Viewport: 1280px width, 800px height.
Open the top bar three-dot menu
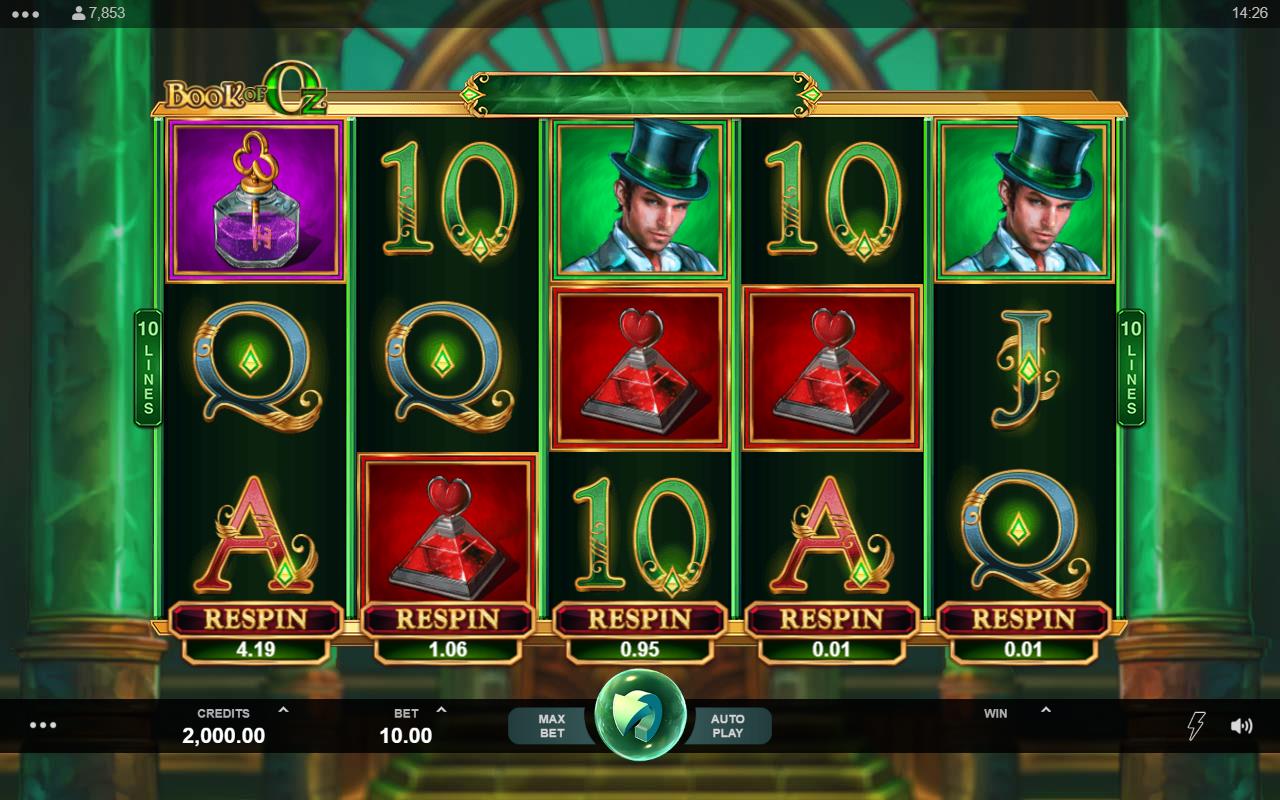click(x=27, y=14)
